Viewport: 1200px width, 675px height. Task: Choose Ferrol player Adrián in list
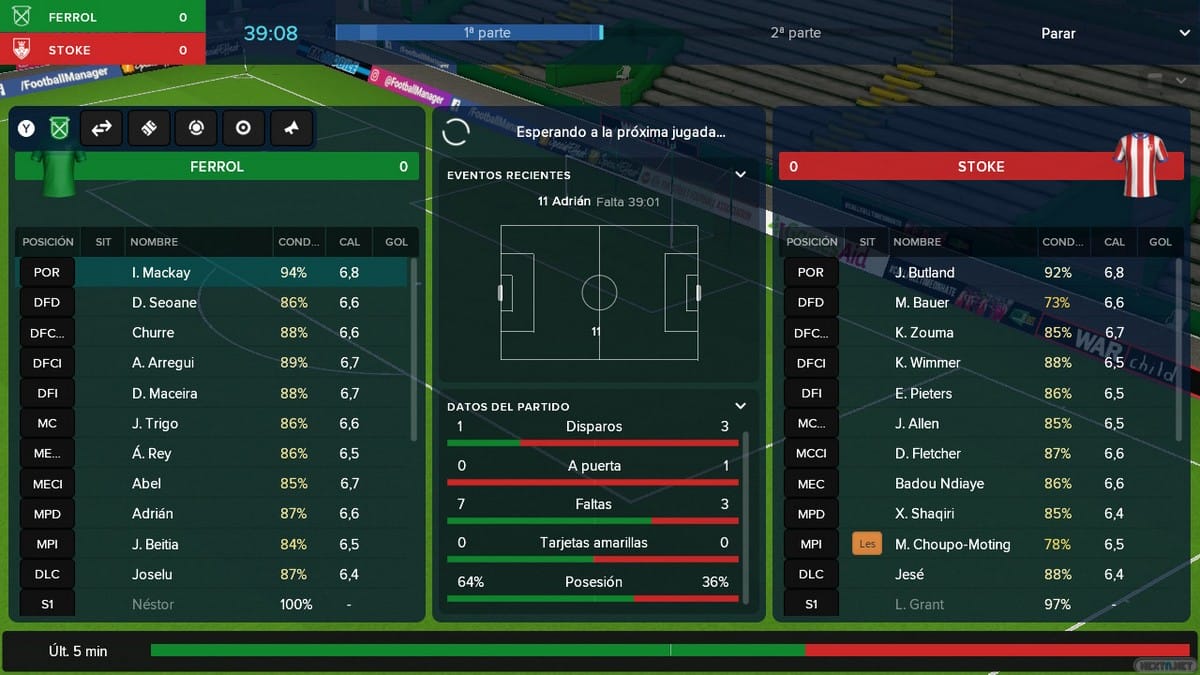tap(152, 513)
